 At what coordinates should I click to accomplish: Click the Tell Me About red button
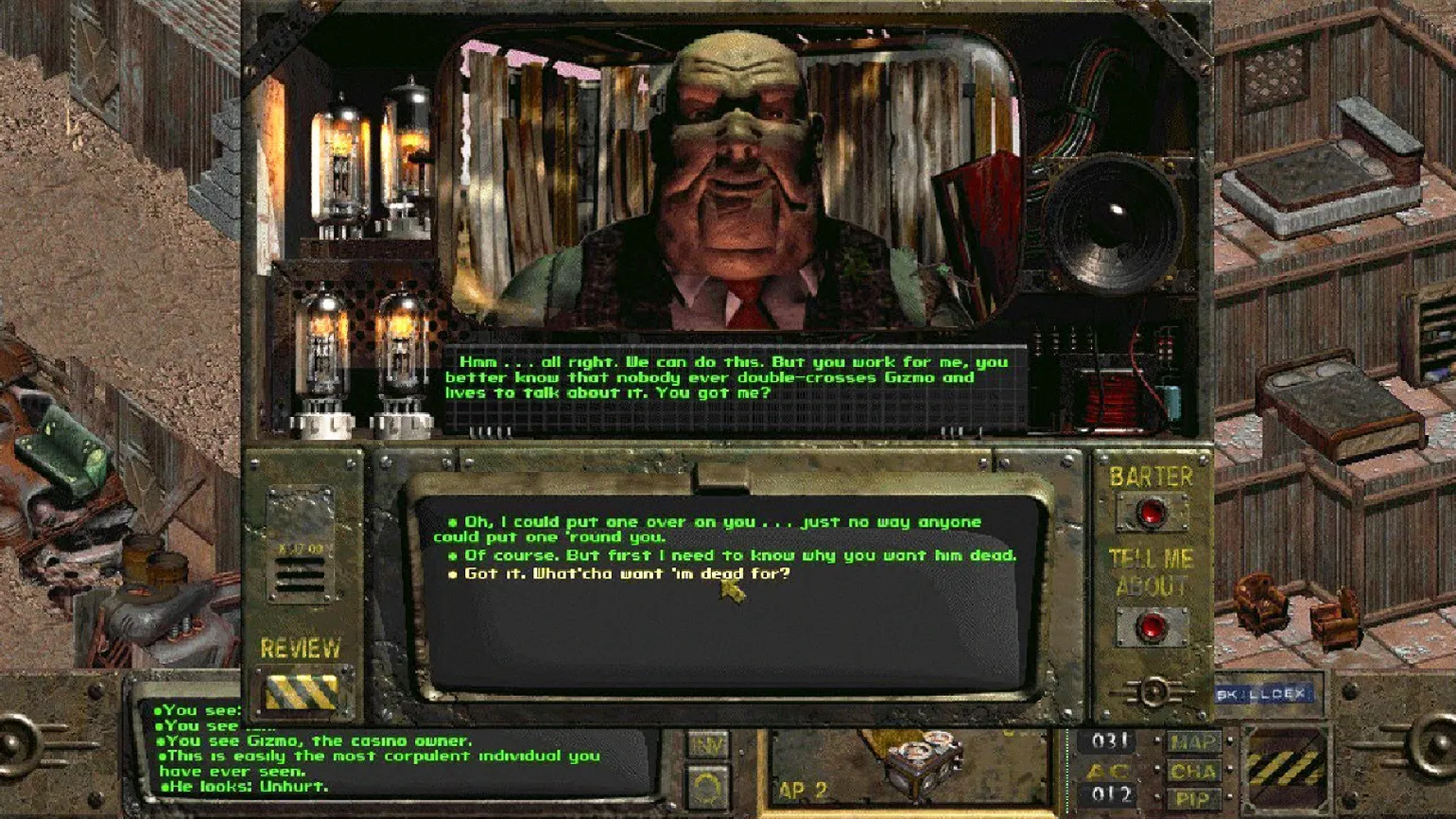point(1151,627)
